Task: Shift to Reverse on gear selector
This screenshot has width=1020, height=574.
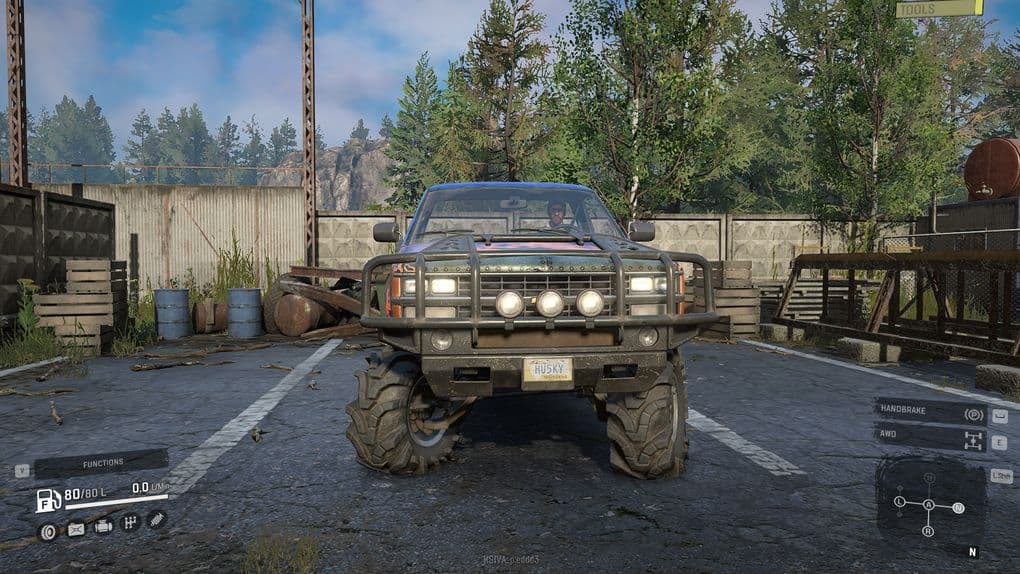Action: click(x=929, y=530)
